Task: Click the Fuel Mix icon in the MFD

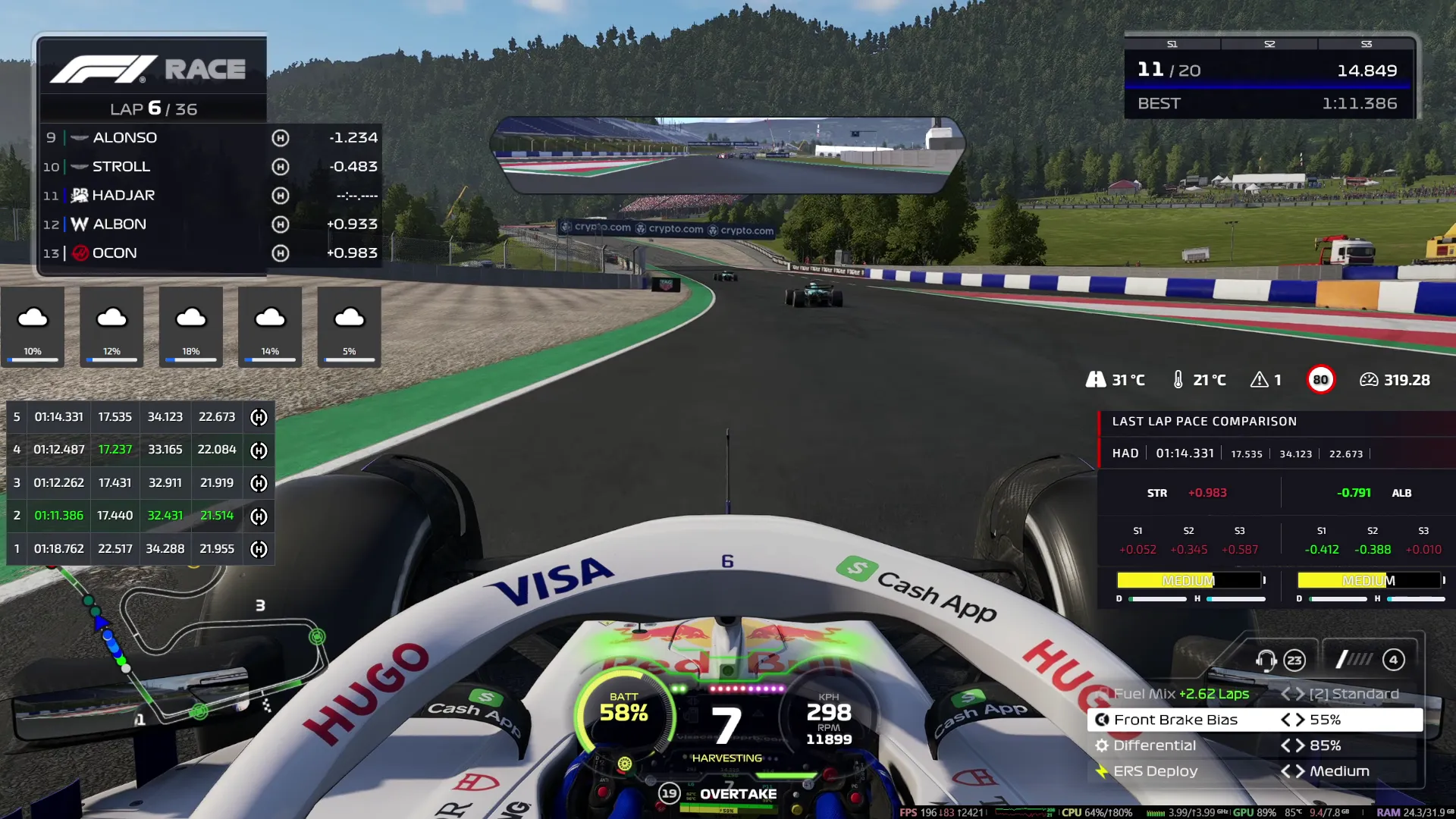Action: point(1102,693)
